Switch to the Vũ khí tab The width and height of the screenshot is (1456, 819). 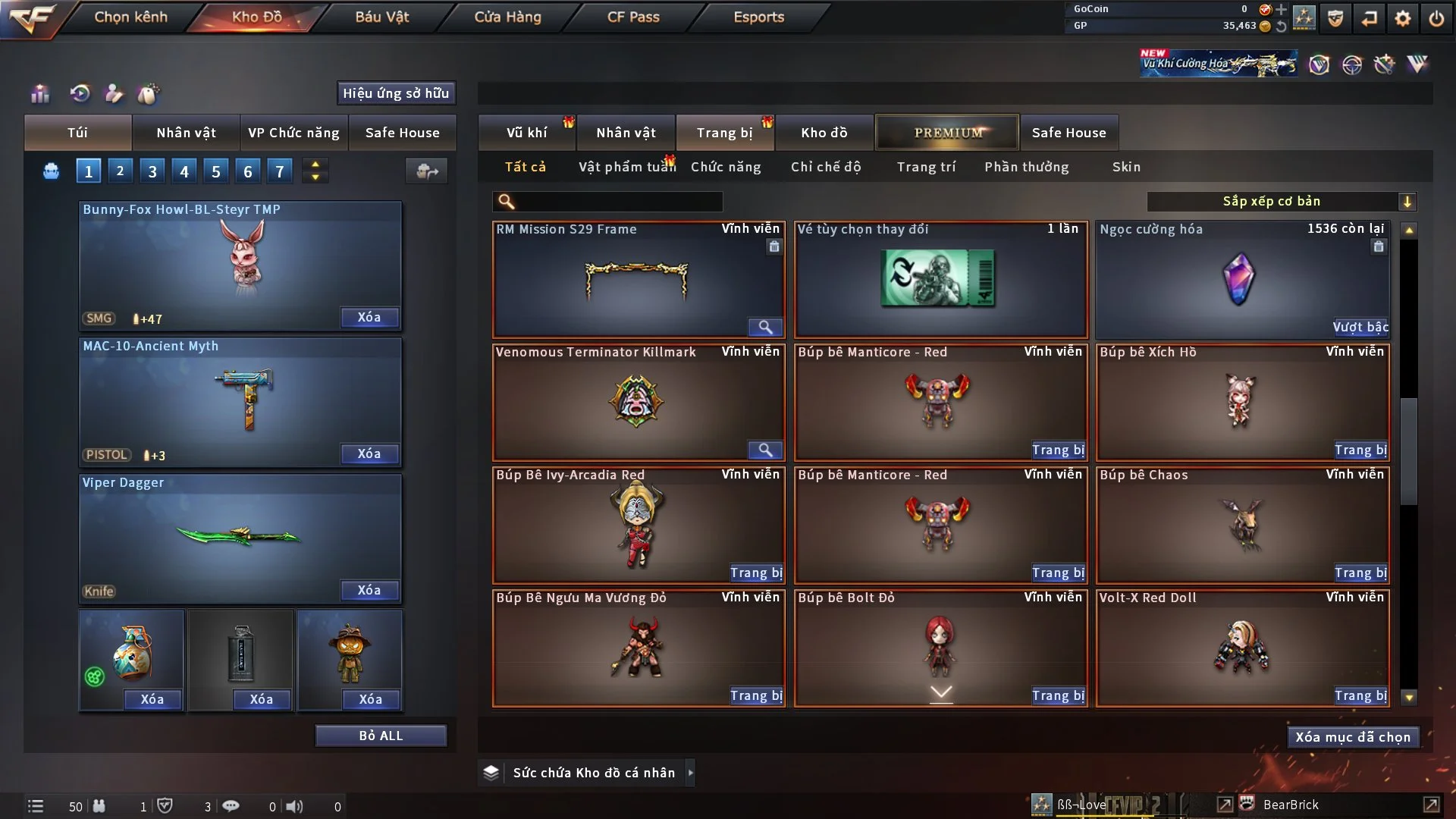click(526, 133)
